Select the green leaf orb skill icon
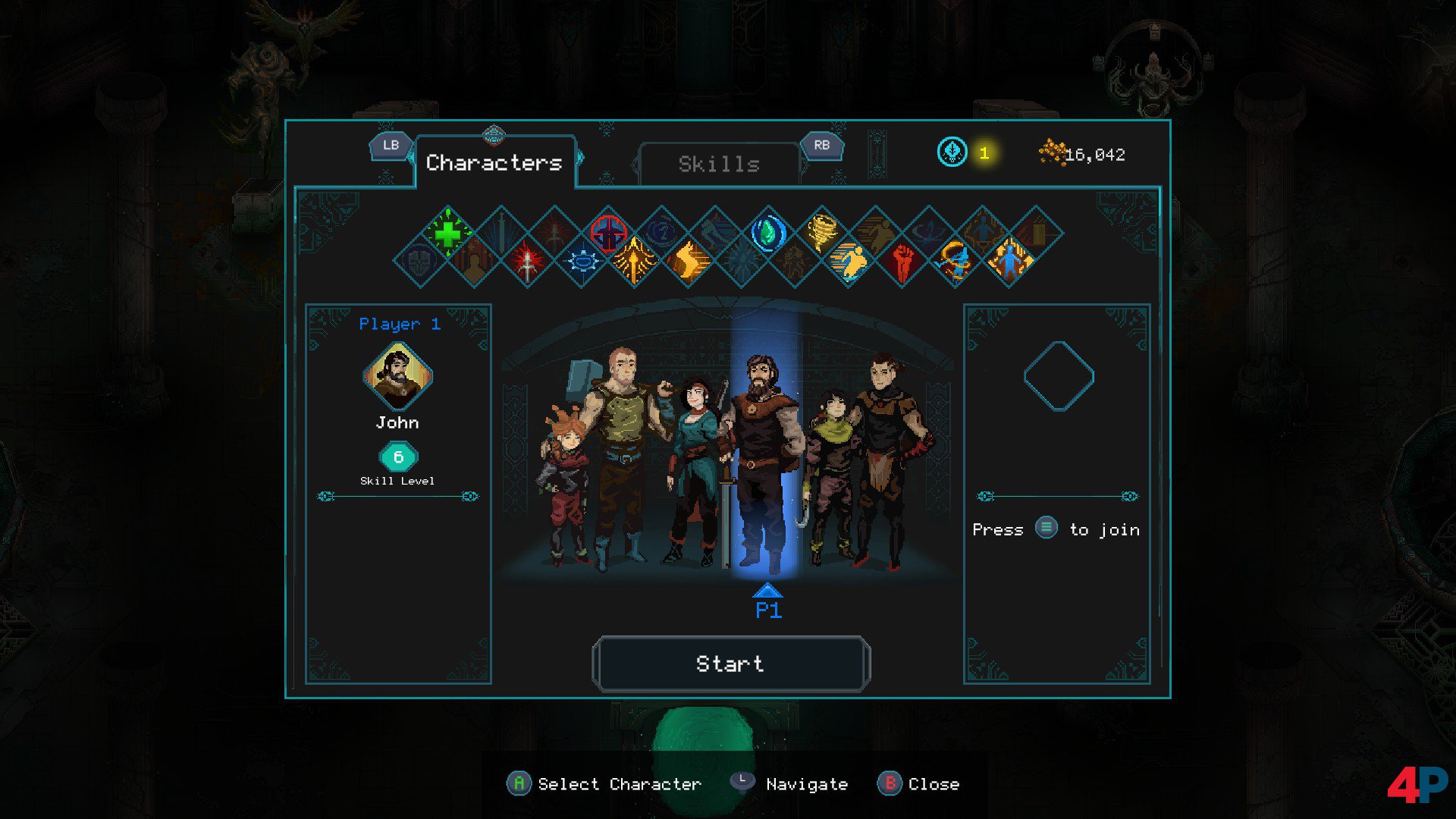Screen dimensions: 1456x819 tap(768, 233)
